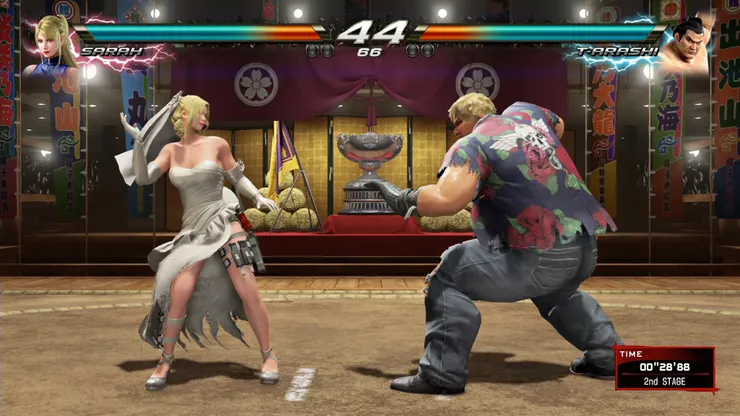Select Taka-Arashi's sumo portrait
This screenshot has height=416, width=740.
pos(689,44)
